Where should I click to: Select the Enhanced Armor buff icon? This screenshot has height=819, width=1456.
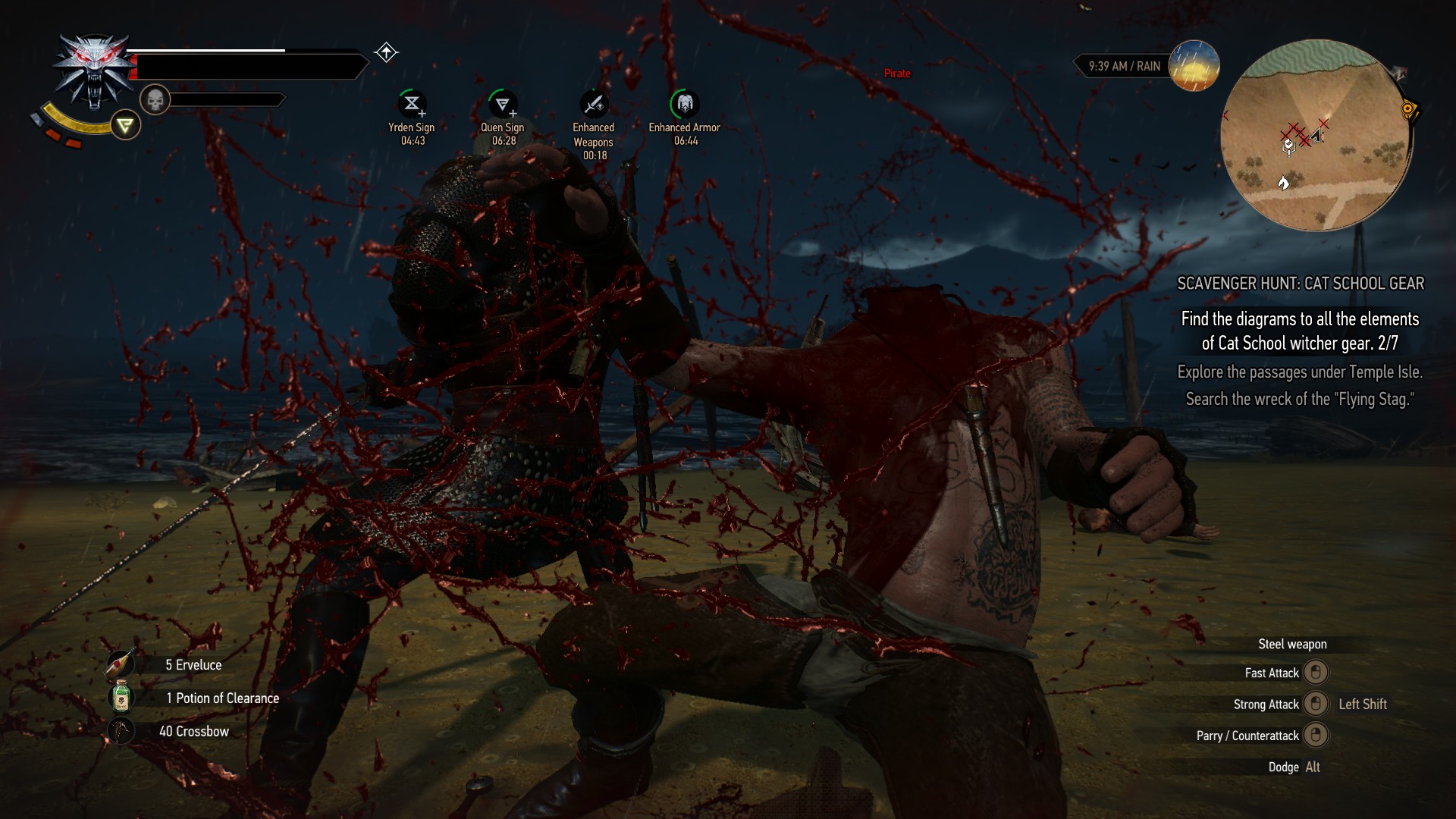(685, 104)
